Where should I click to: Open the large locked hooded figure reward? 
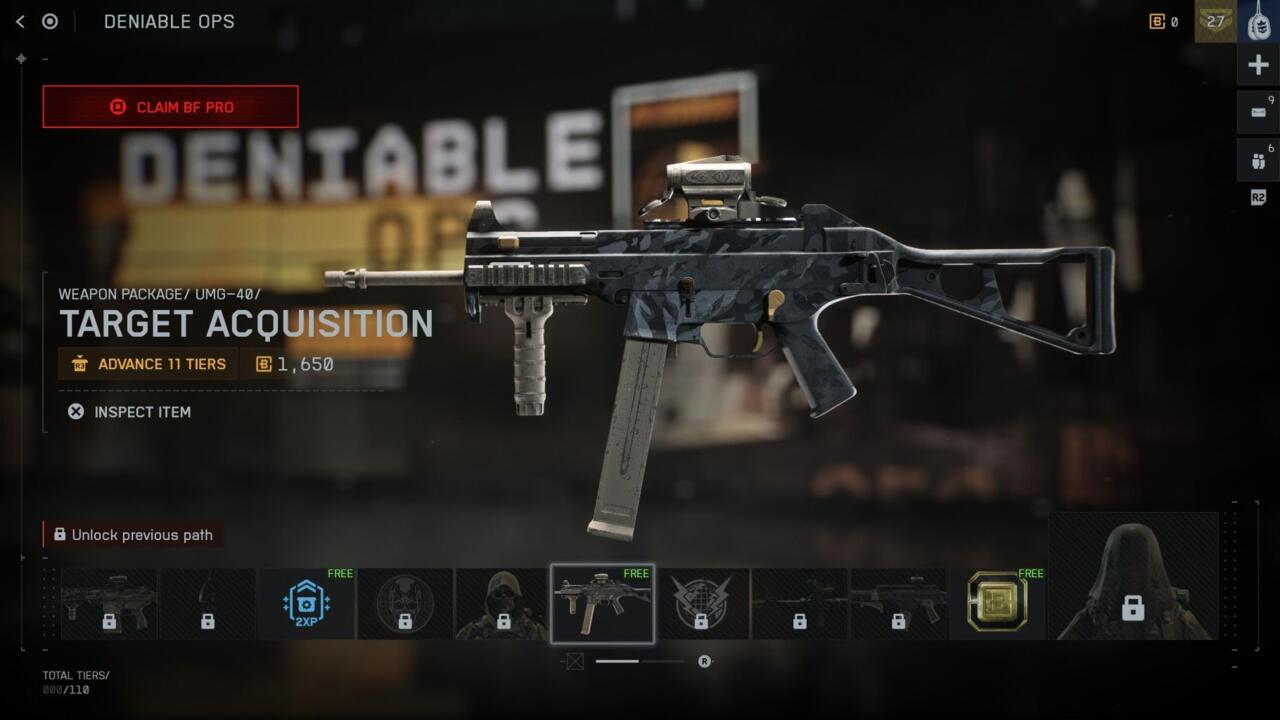coord(1133,577)
